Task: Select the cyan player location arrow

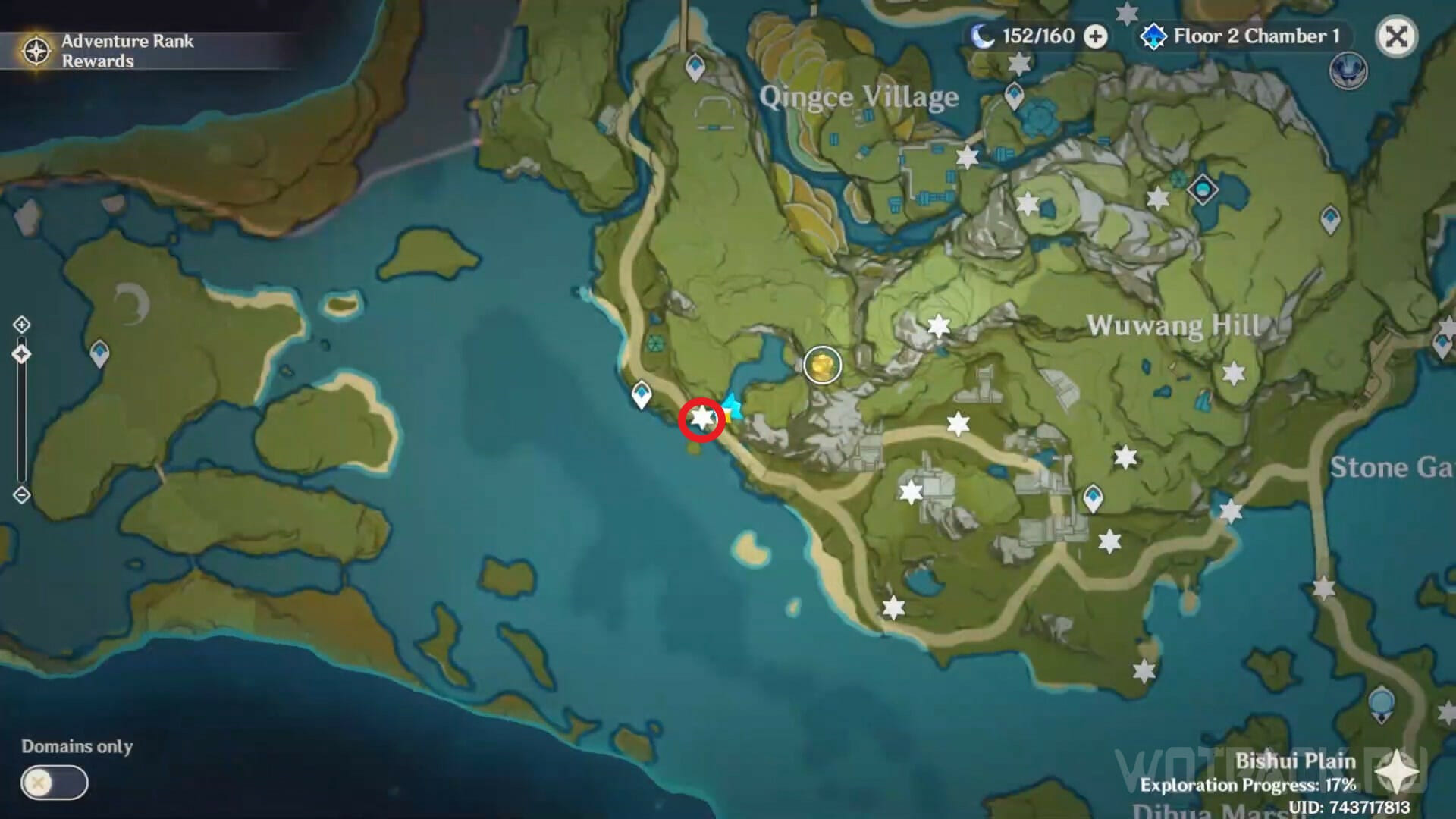Action: click(731, 406)
